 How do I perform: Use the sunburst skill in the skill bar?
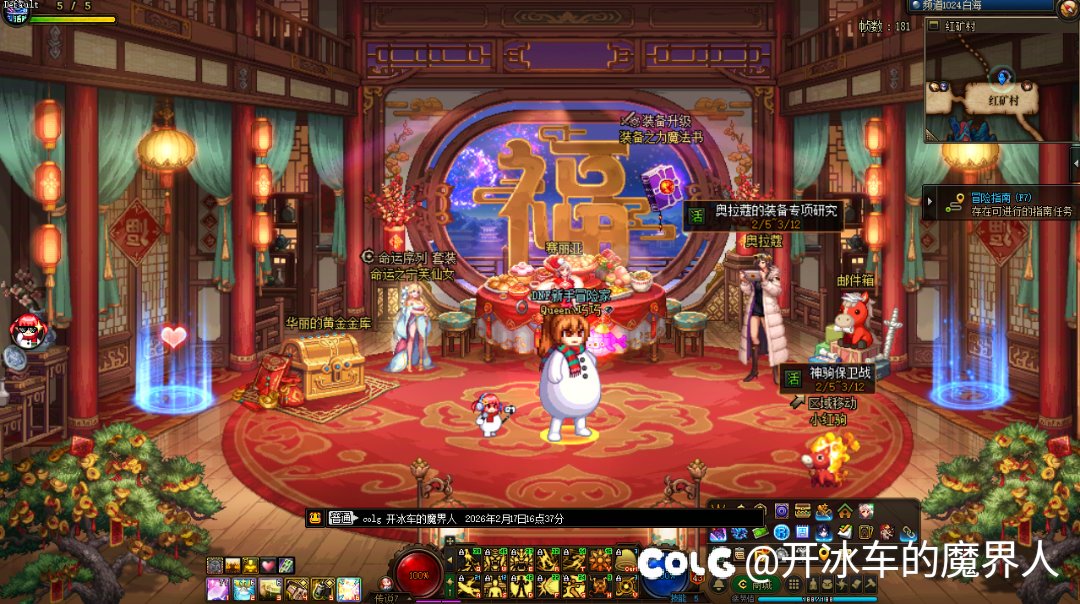[x=599, y=560]
